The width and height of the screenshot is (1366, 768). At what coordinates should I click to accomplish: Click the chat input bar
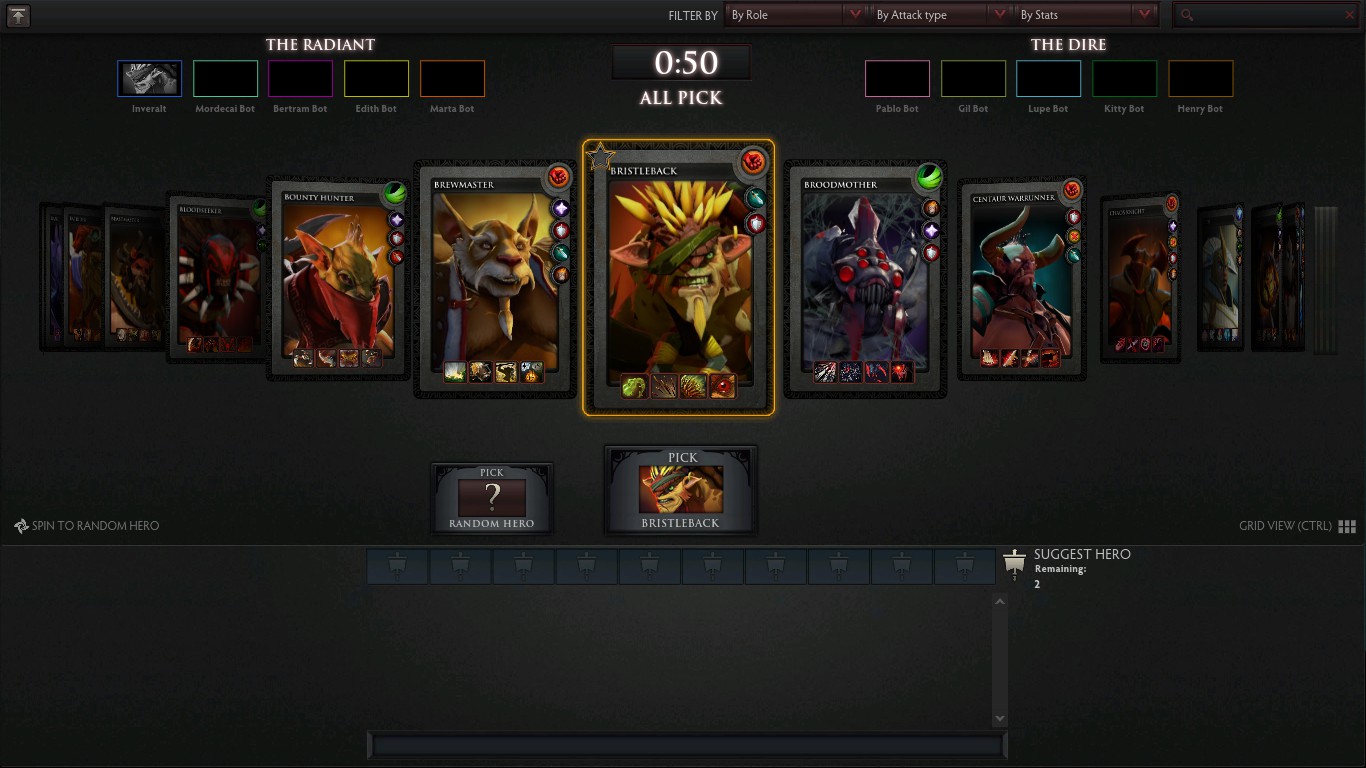687,745
